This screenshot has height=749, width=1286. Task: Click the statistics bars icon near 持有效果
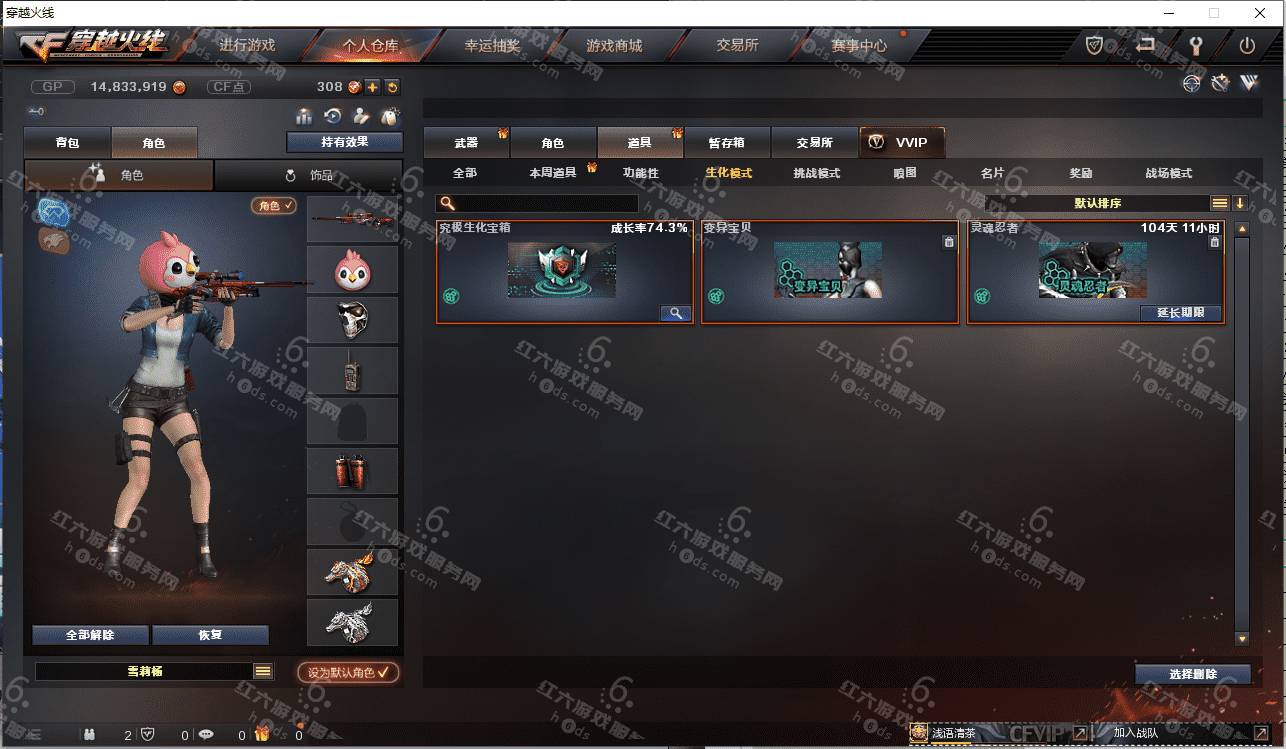[306, 117]
